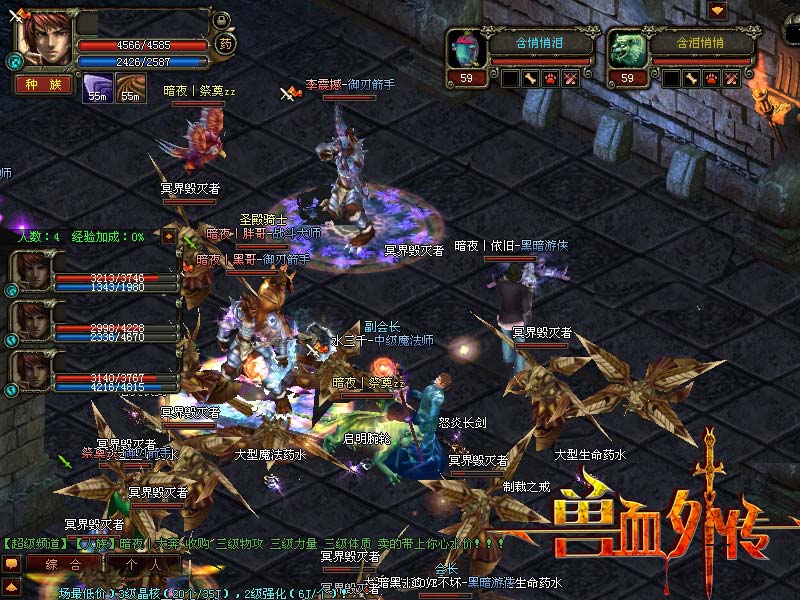
Task: Click the paw icon for pet 含情悄泪
Action: [x=551, y=78]
